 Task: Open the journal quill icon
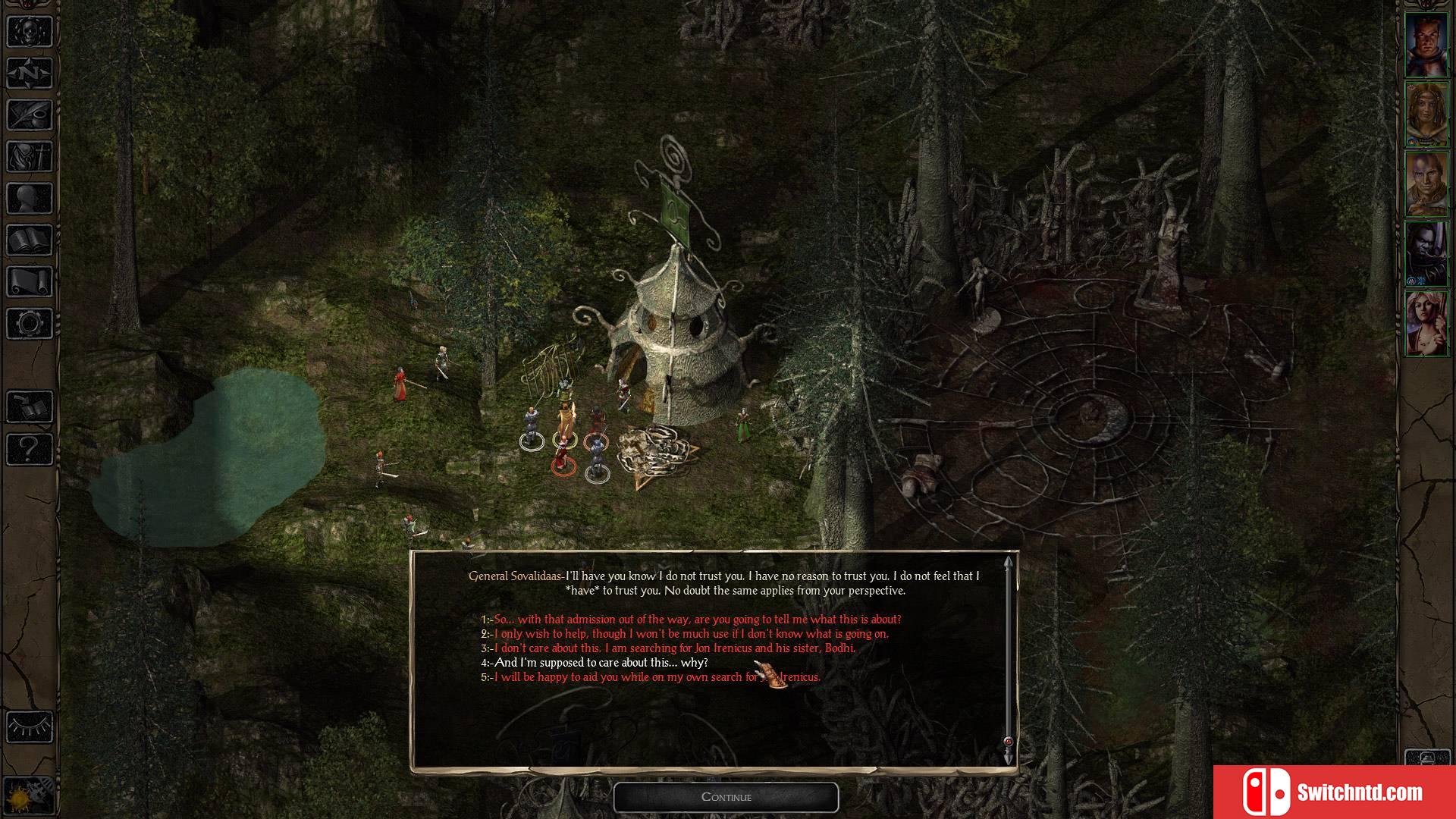(30, 115)
